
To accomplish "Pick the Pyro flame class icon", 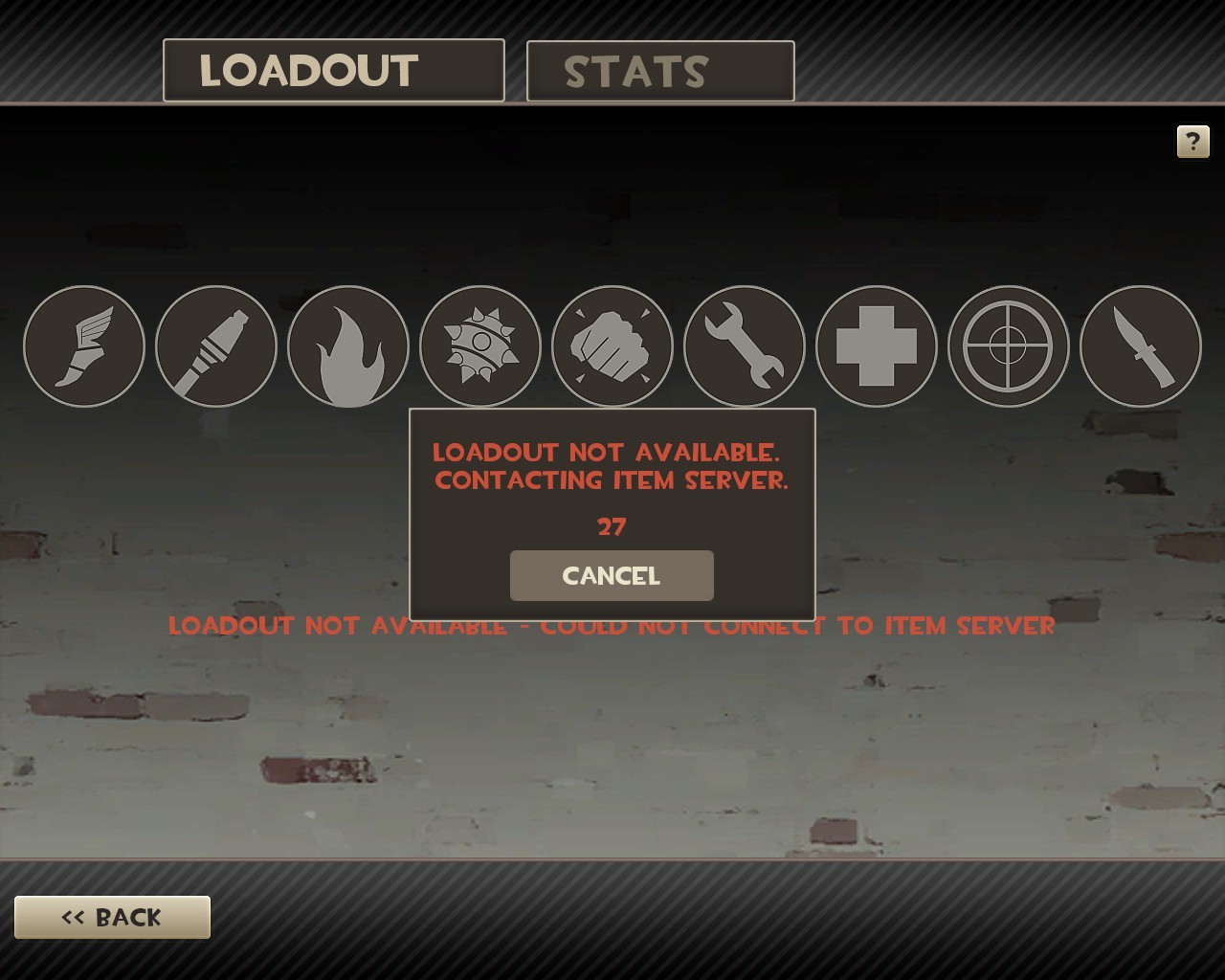I will click(x=348, y=346).
